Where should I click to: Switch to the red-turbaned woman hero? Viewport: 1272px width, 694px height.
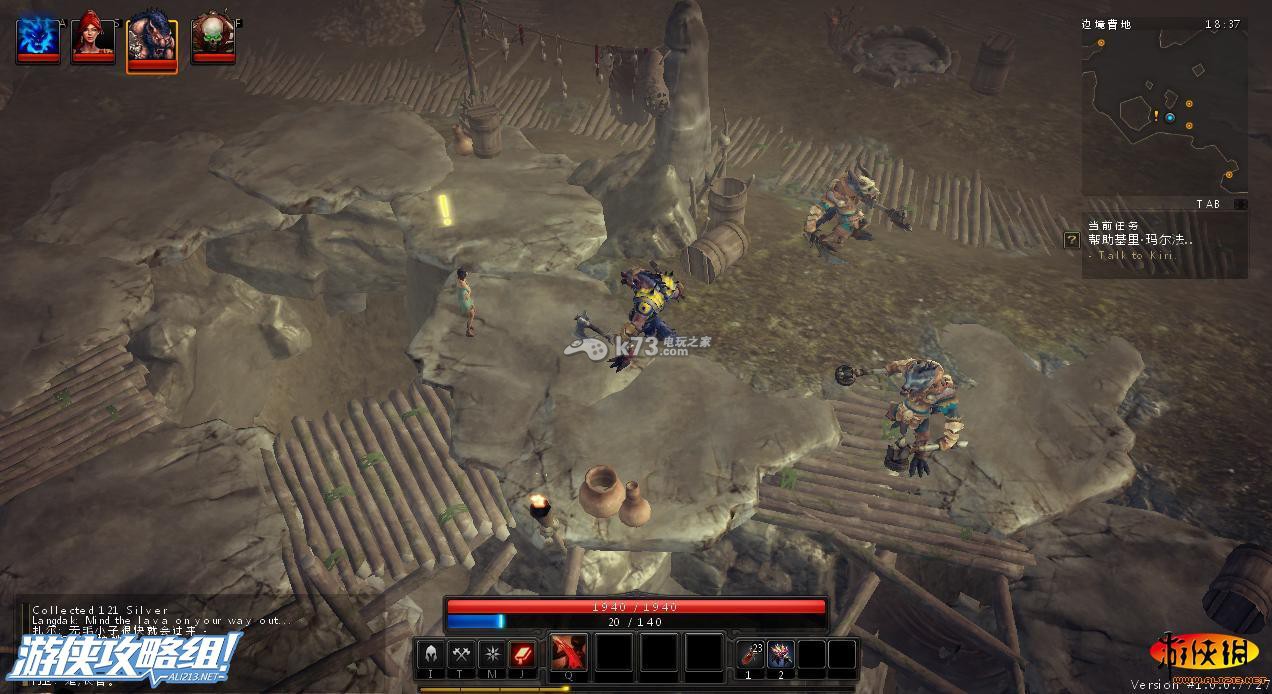coord(93,36)
